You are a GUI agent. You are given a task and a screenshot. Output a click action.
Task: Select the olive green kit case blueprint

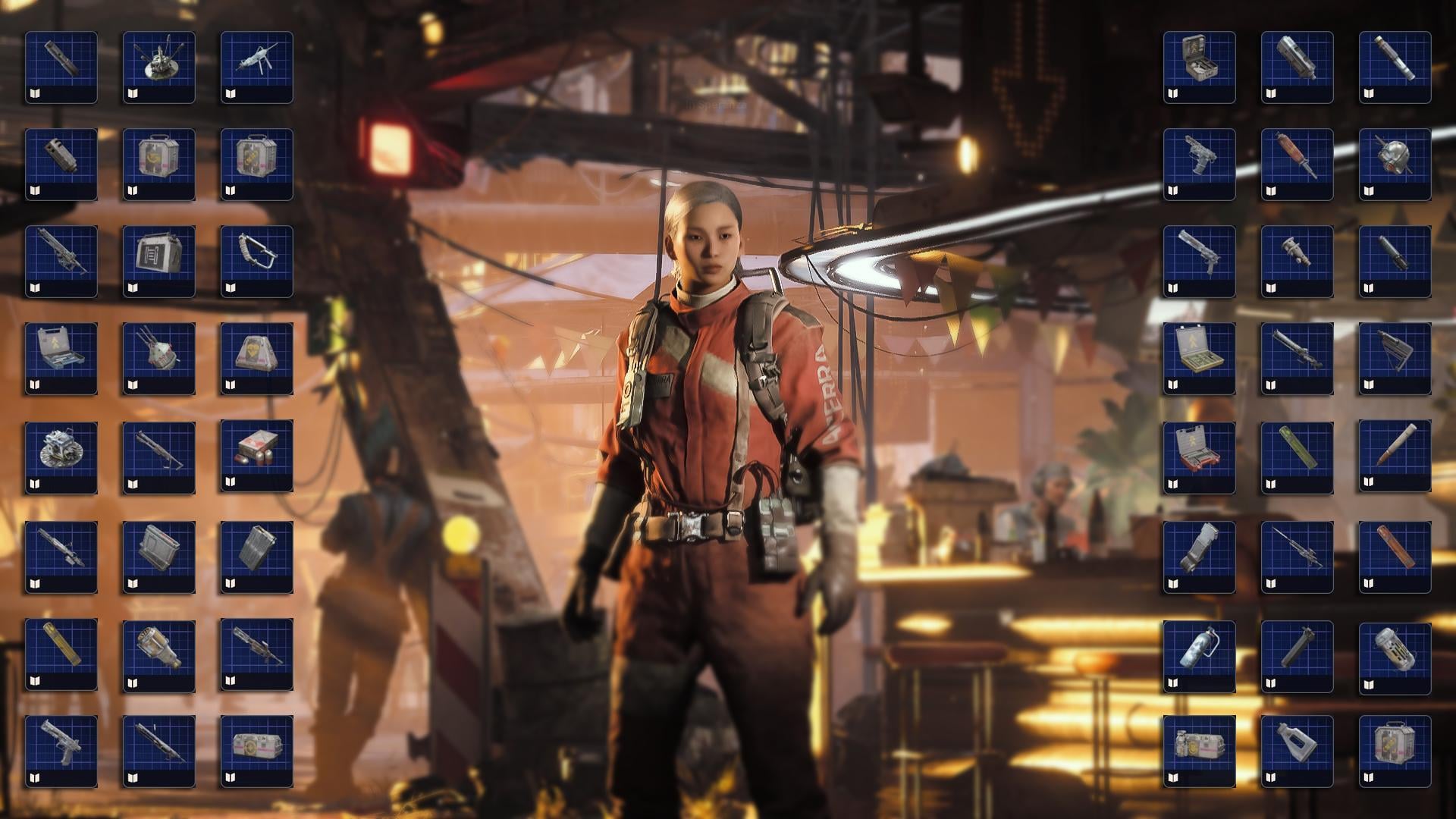coord(1199,358)
